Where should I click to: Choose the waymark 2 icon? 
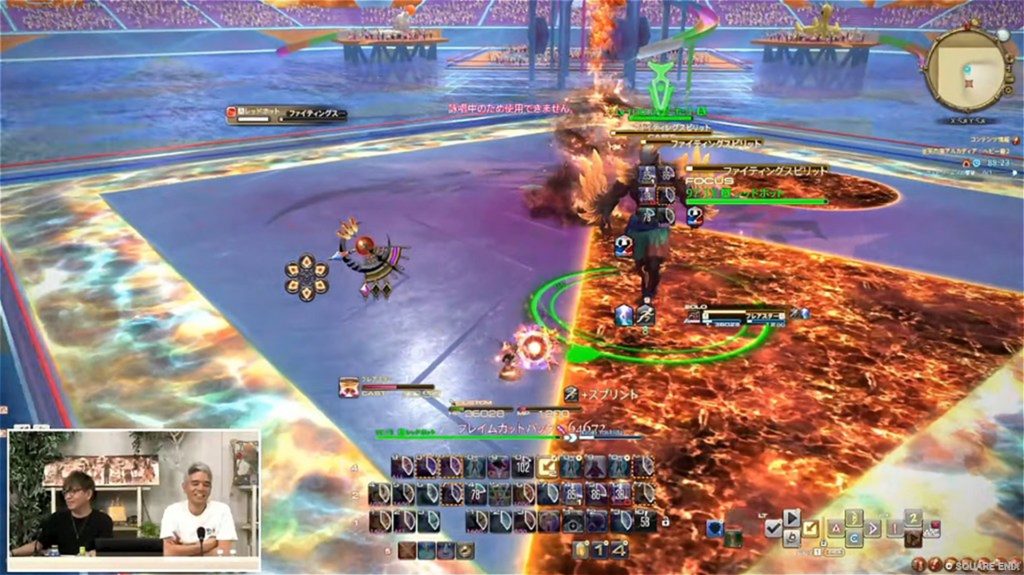912,519
